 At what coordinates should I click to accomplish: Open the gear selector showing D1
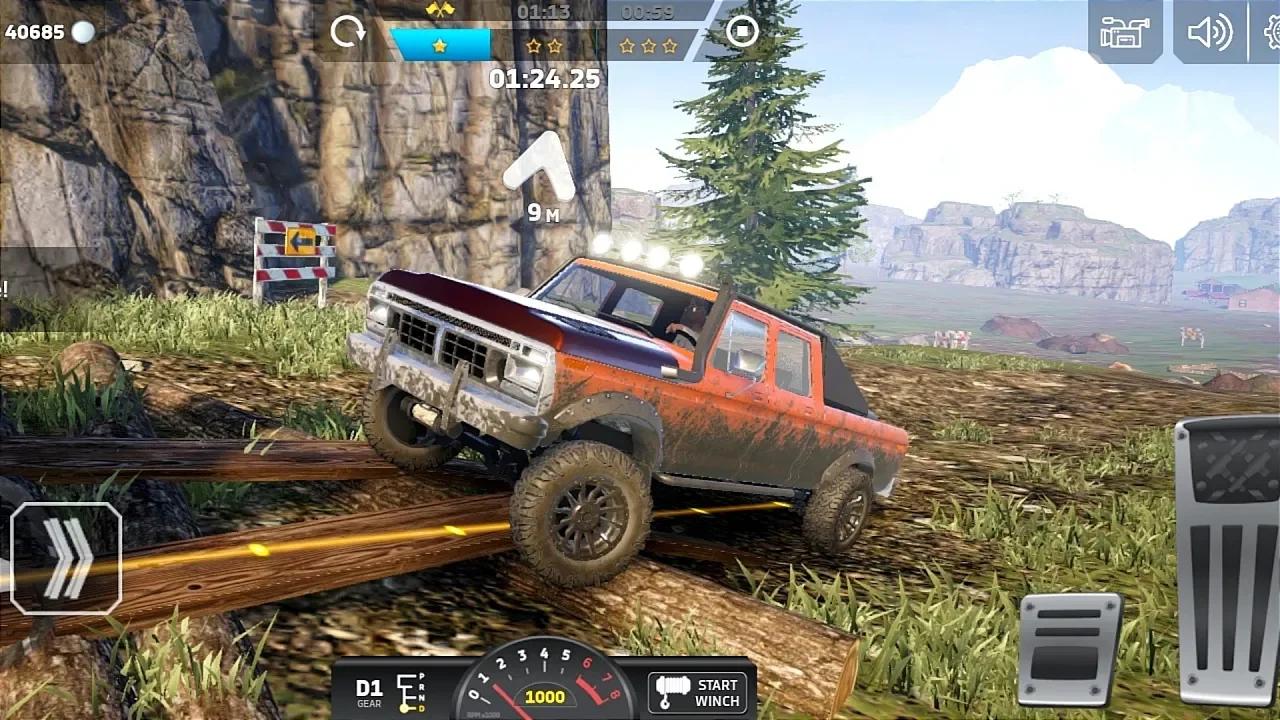pos(369,692)
